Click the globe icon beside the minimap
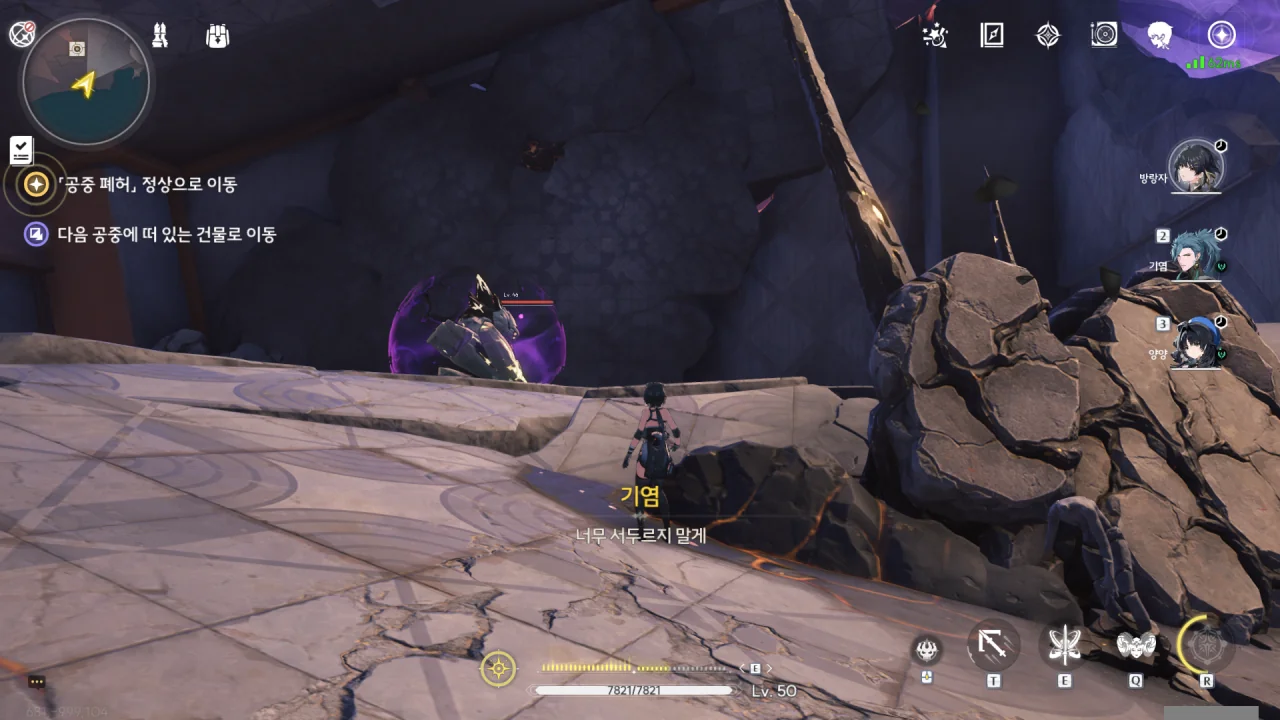The height and width of the screenshot is (720, 1280). pyautogui.click(x=22, y=34)
